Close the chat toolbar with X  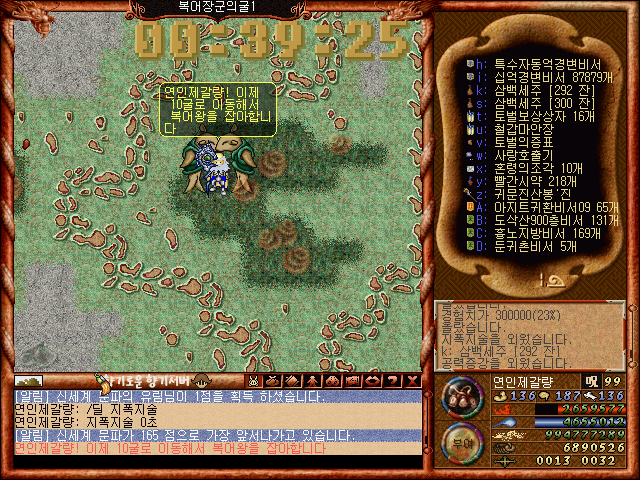click(x=413, y=381)
